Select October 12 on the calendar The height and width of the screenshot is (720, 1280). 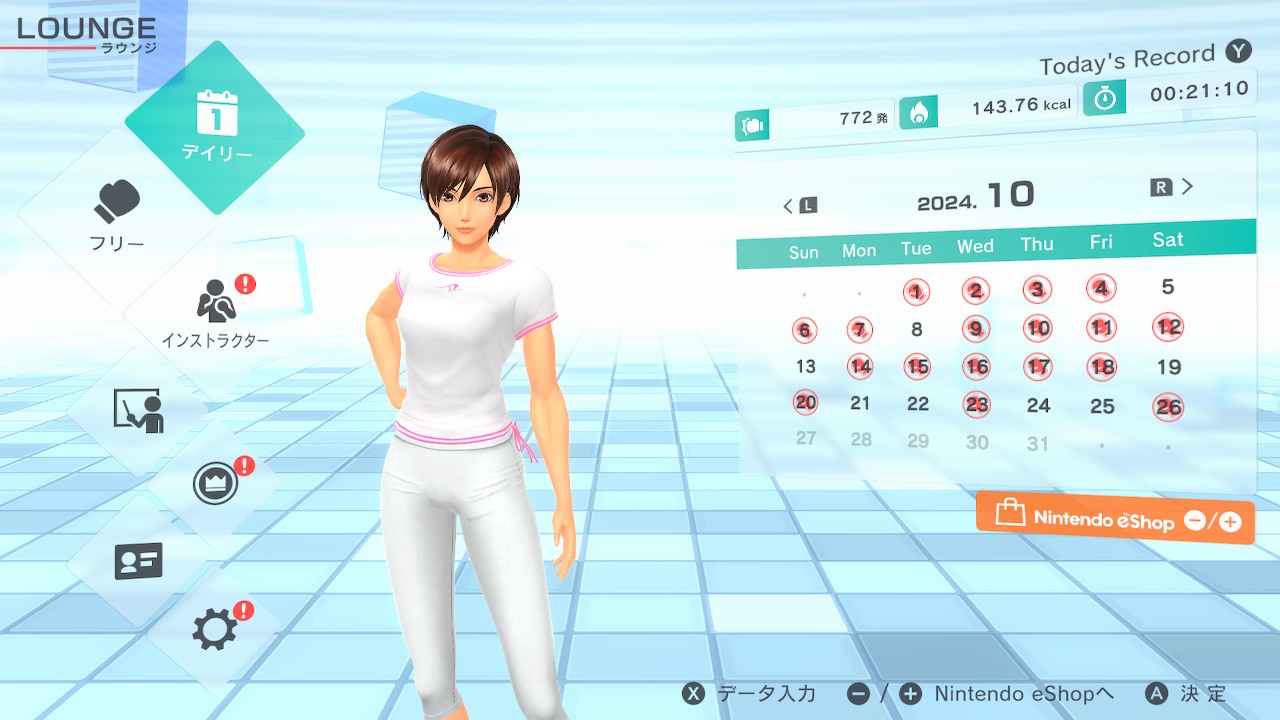(x=1168, y=327)
